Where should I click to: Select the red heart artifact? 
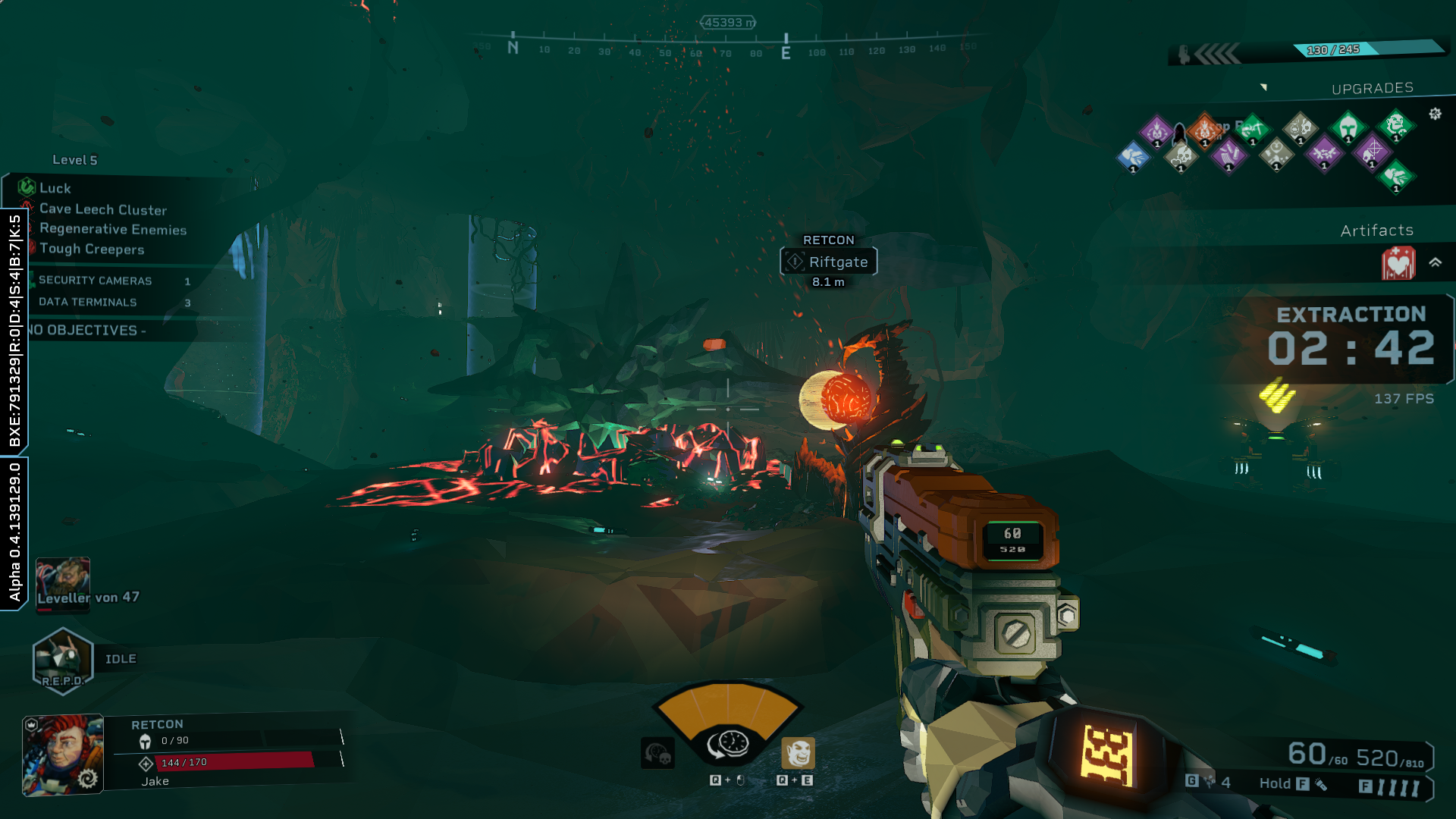point(1398,263)
